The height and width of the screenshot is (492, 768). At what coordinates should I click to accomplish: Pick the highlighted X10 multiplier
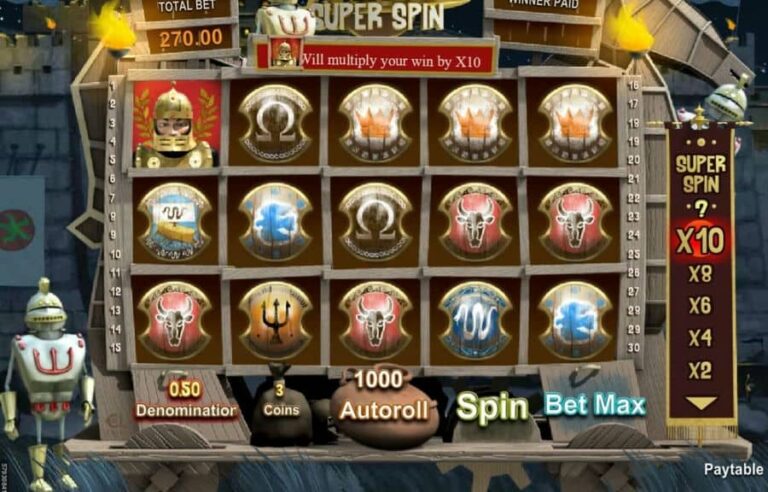click(700, 241)
